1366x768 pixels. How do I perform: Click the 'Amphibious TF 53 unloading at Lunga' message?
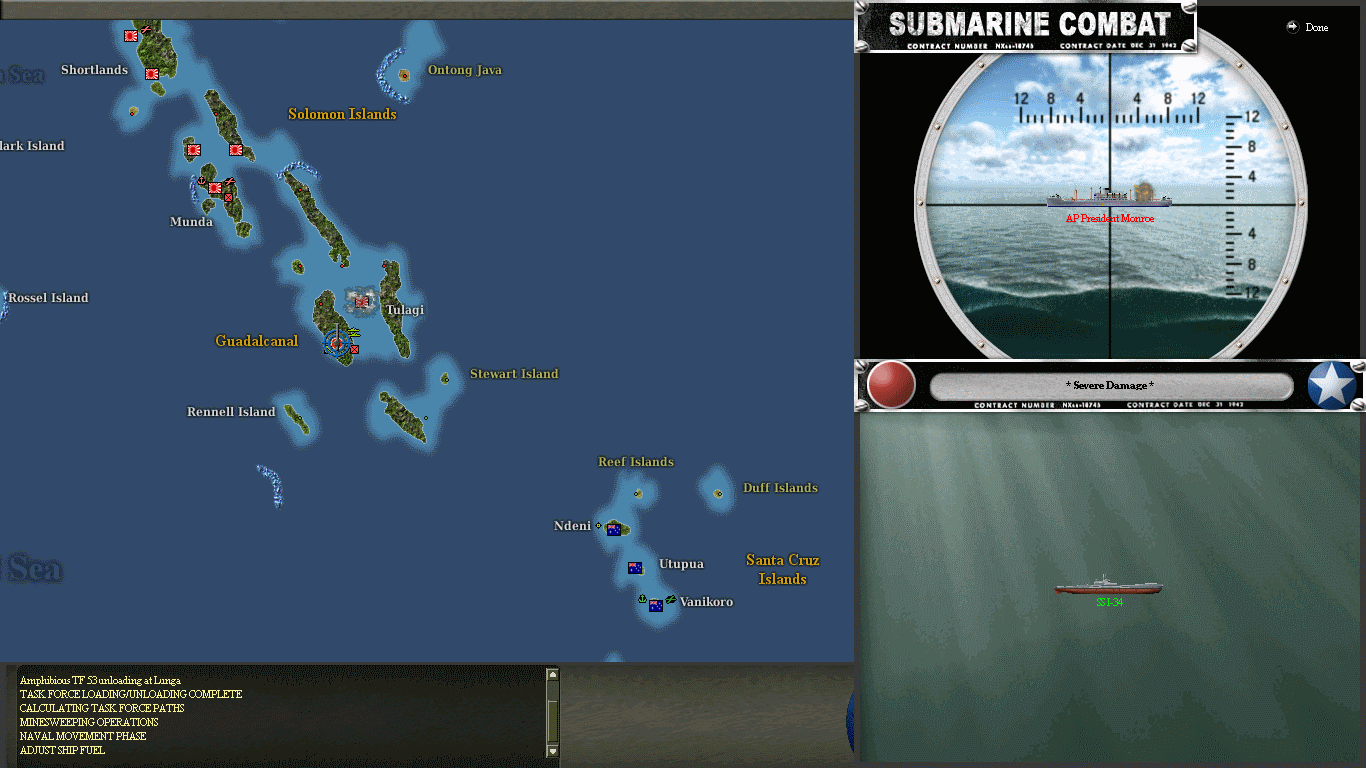point(100,680)
